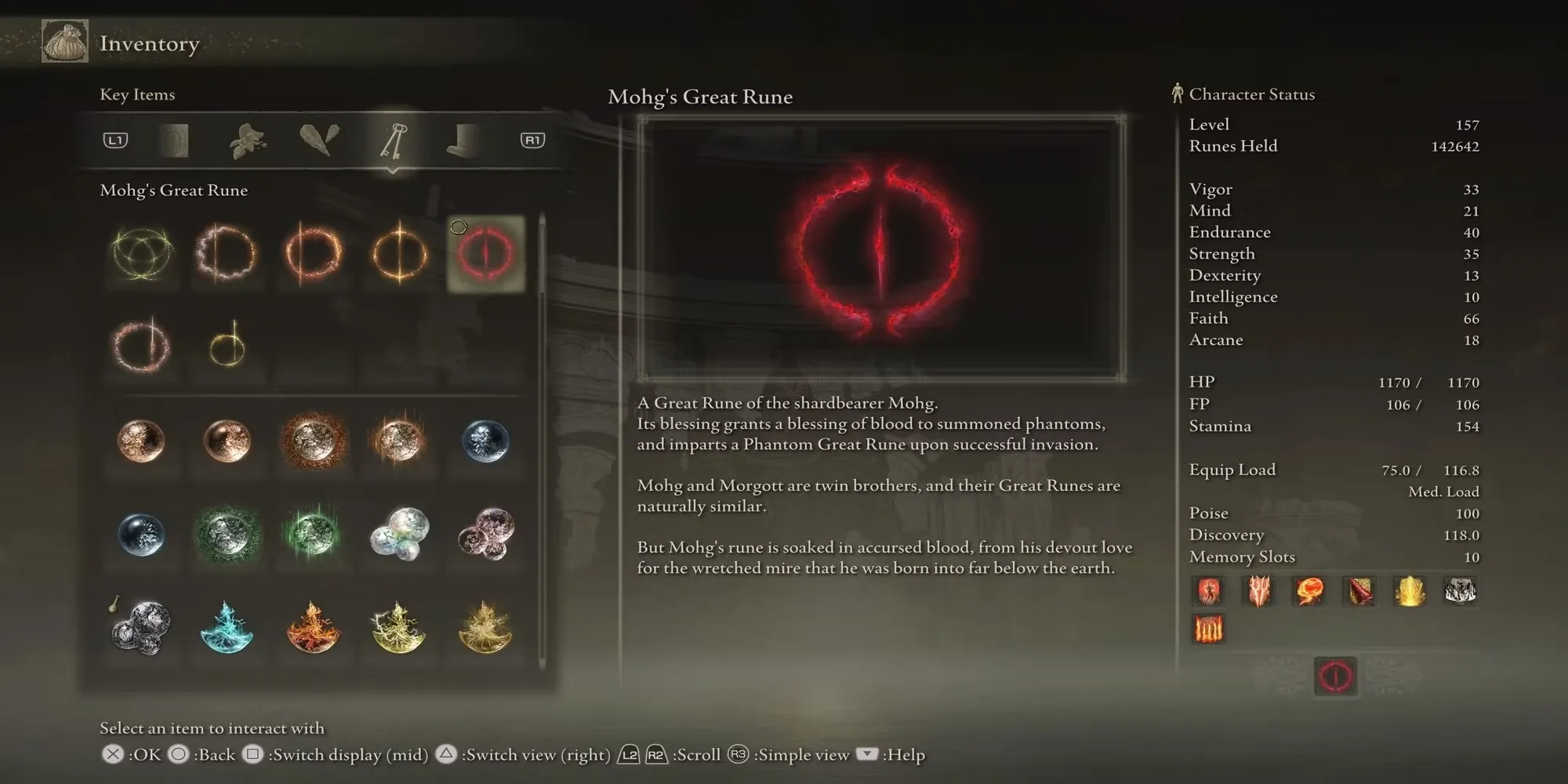1568x784 pixels.
Task: Select the orange fireball memory slot spell
Action: click(x=1309, y=591)
